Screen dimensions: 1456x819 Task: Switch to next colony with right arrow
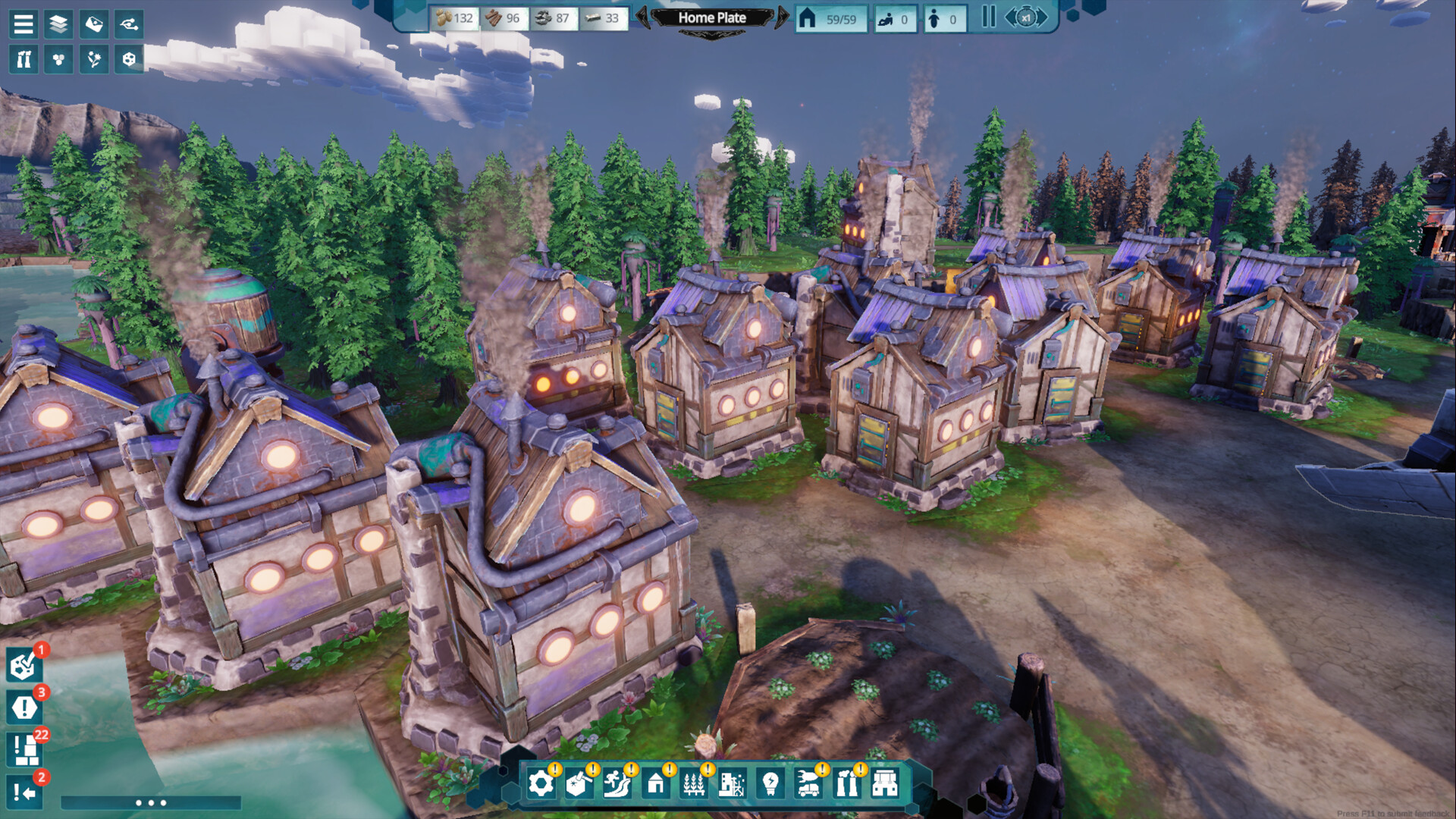click(782, 17)
